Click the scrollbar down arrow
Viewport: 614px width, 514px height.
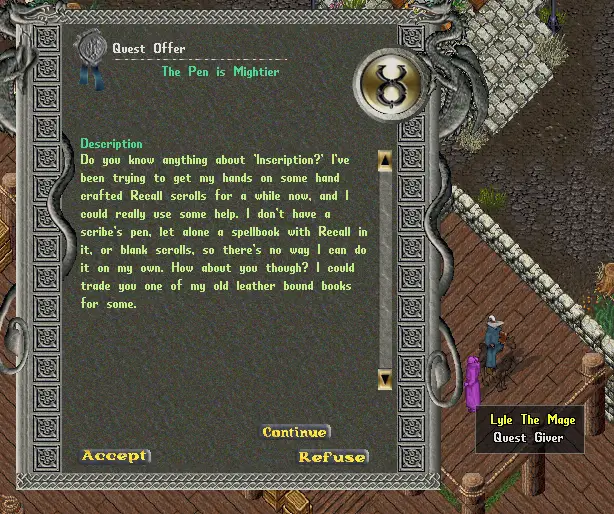385,378
